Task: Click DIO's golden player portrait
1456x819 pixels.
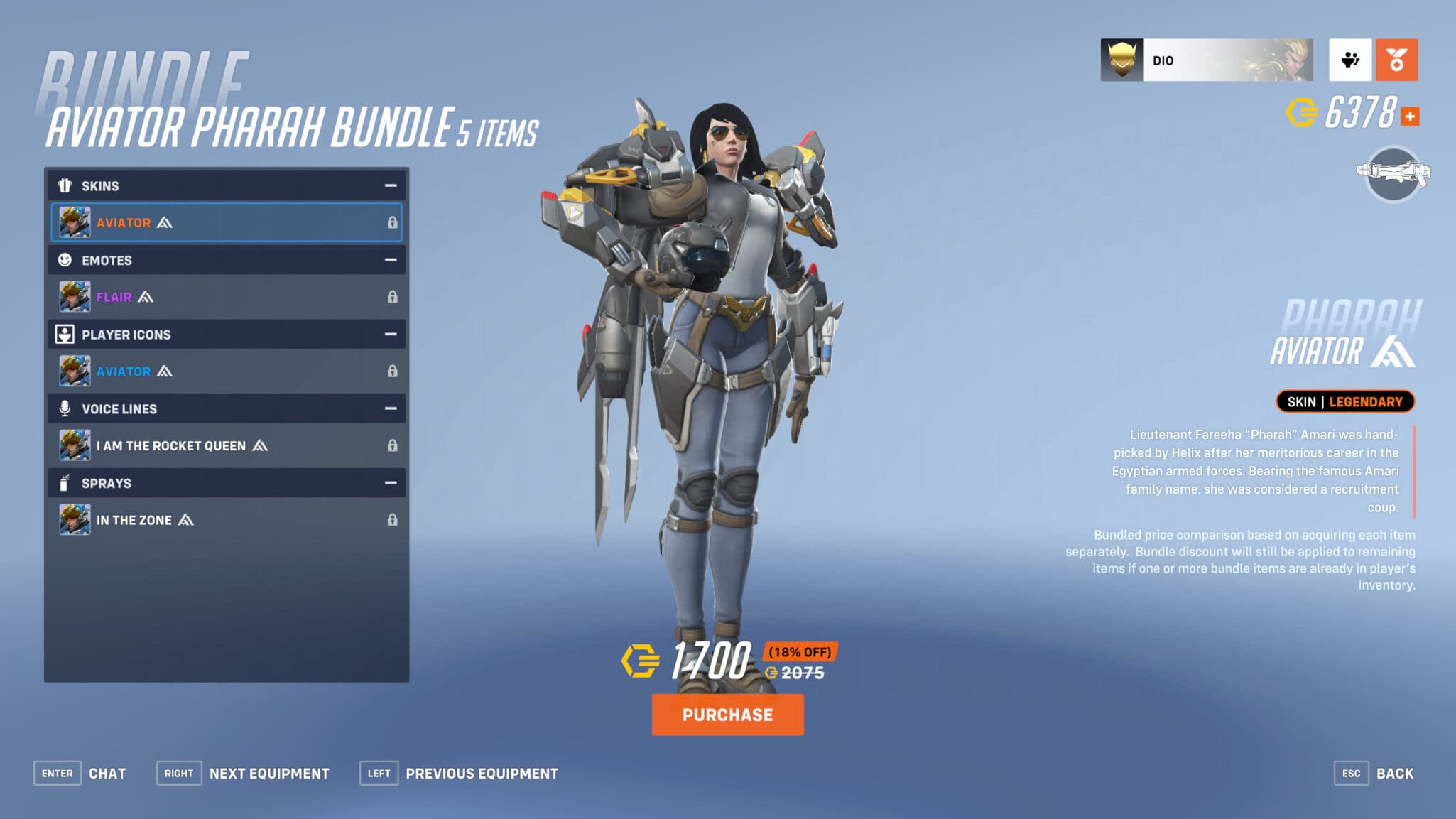Action: click(x=1121, y=60)
